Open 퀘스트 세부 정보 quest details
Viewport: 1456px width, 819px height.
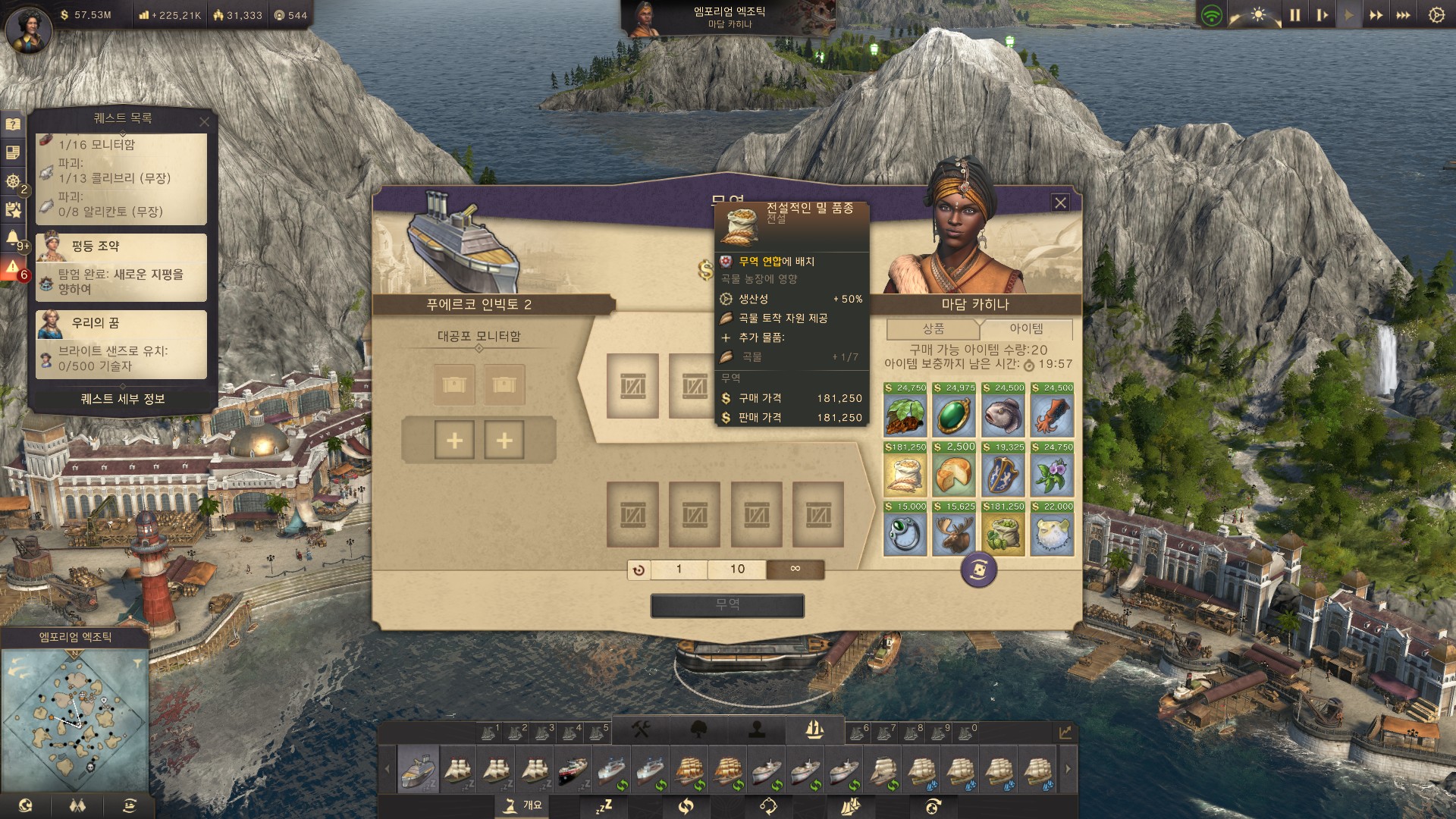122,399
